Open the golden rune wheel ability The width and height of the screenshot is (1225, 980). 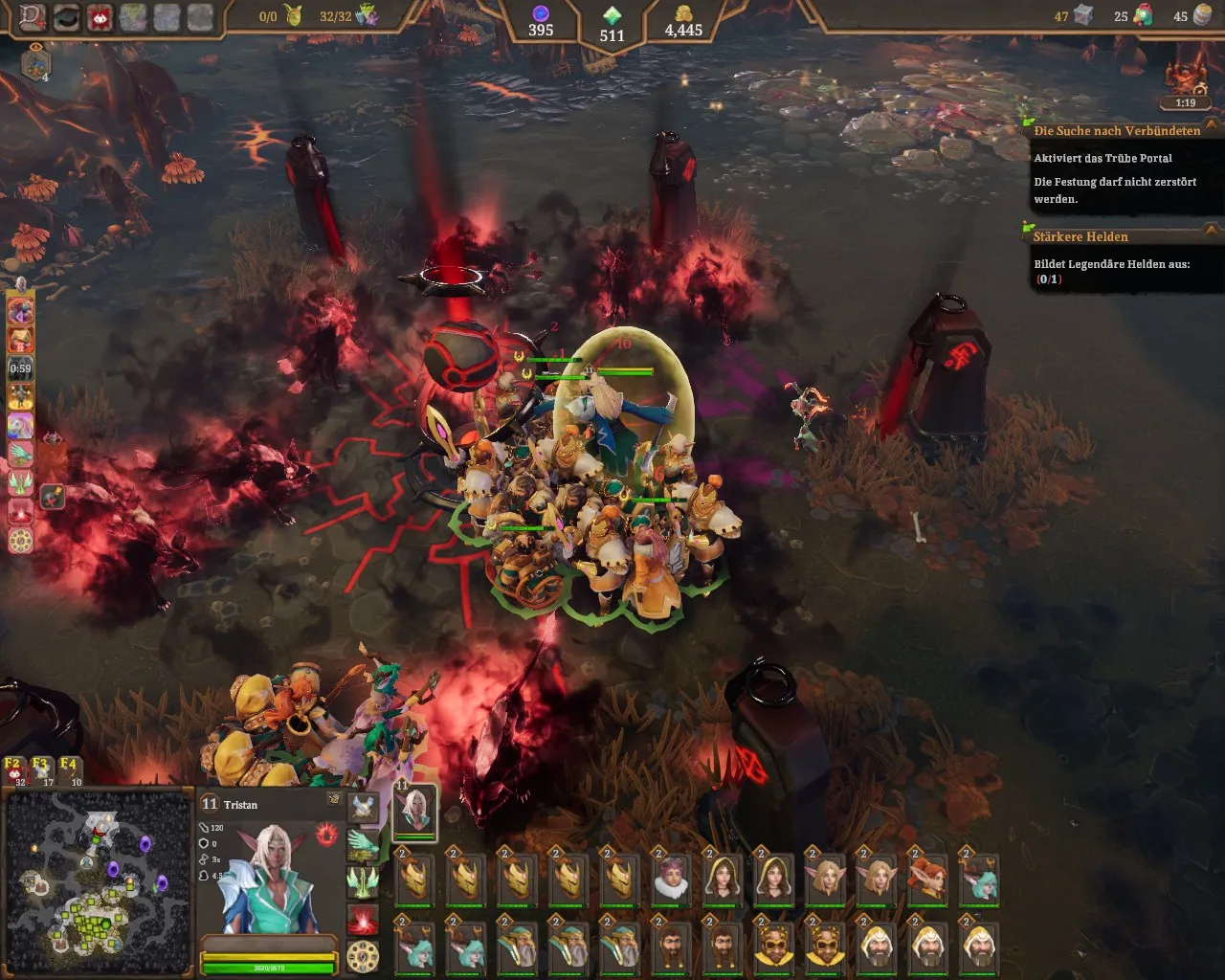[363, 956]
